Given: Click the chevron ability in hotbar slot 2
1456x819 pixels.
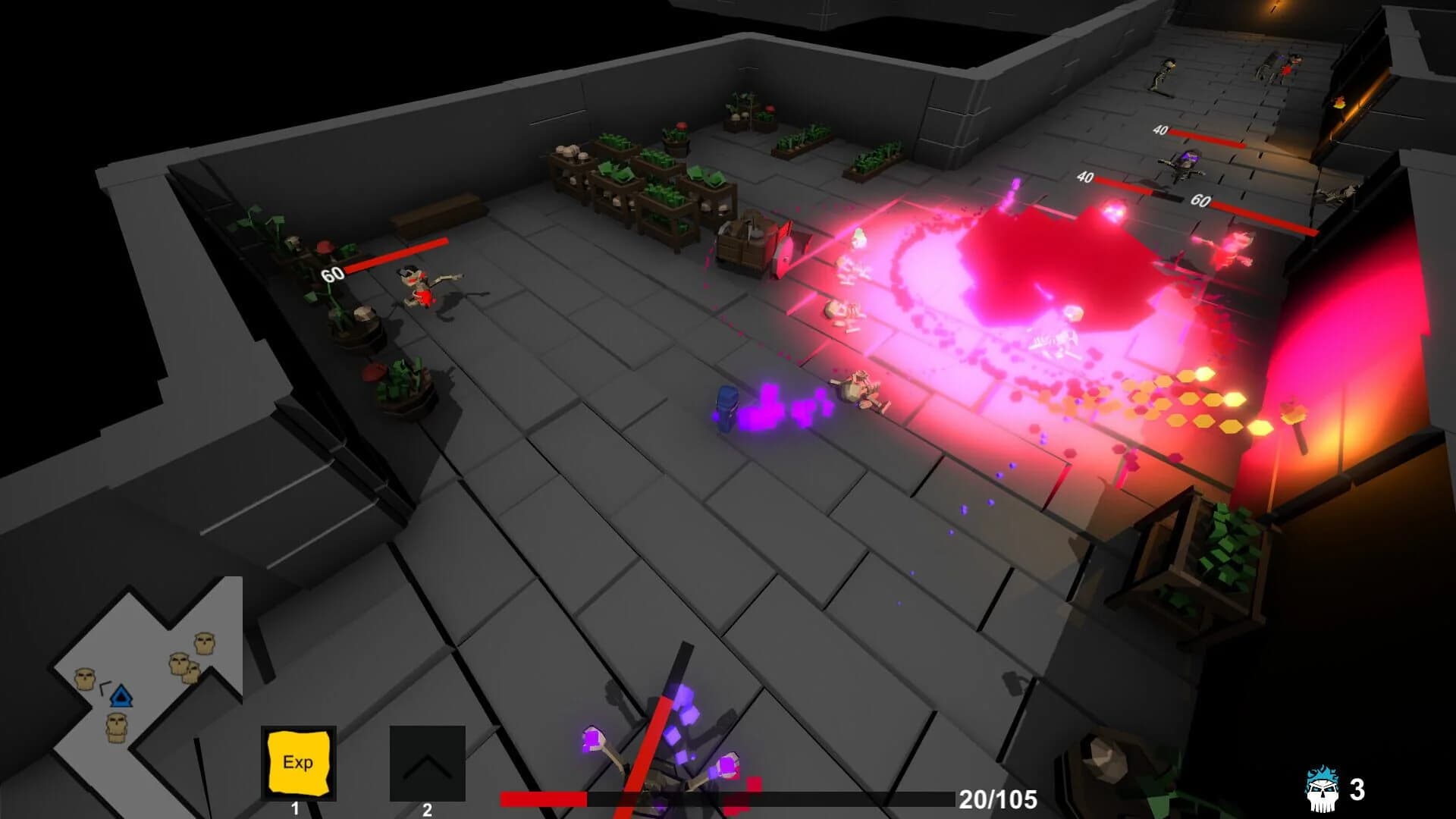Looking at the screenshot, I should (427, 764).
